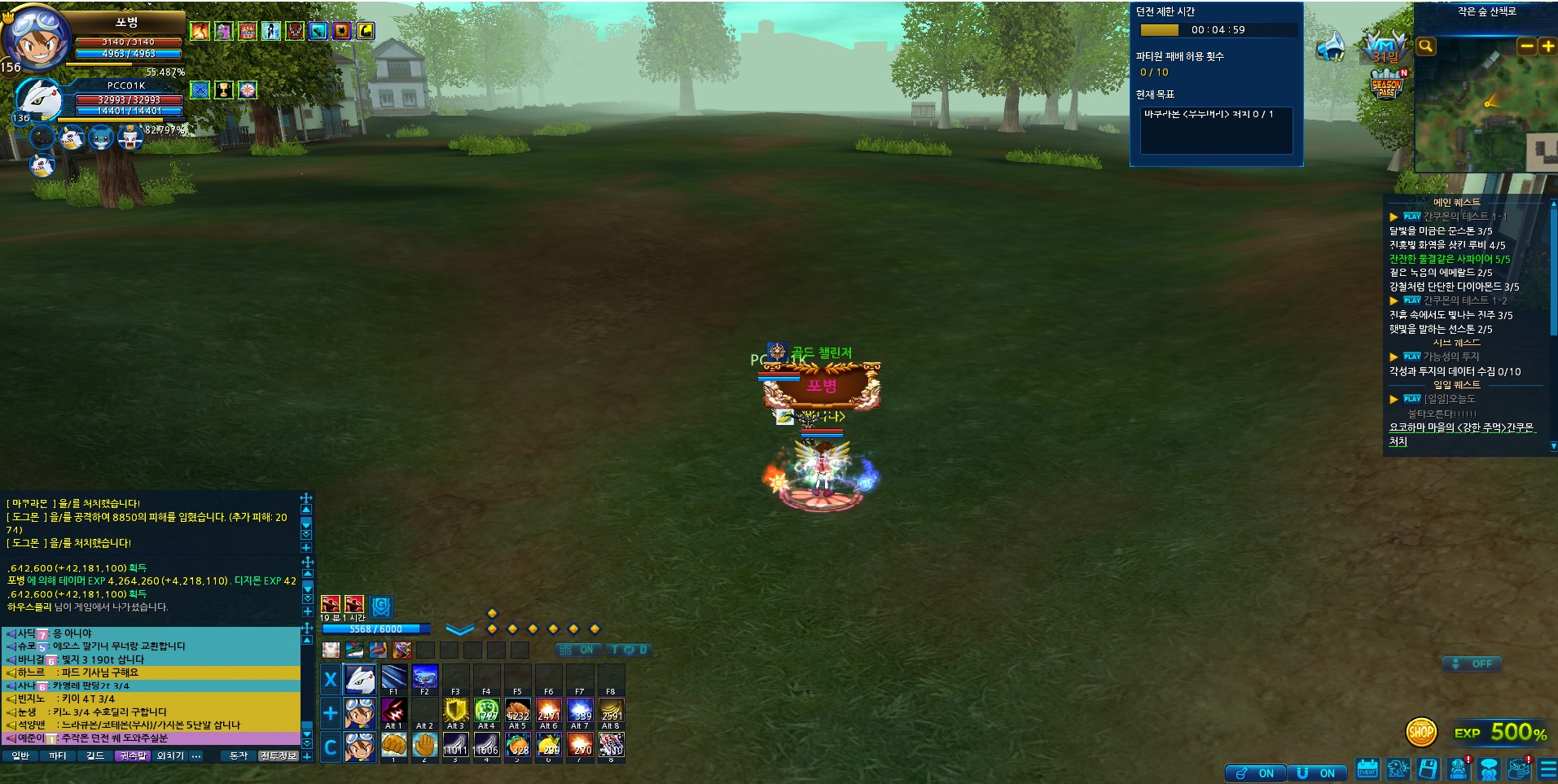Open the Season Pass icon
Image resolution: width=1558 pixels, height=784 pixels.
(1387, 85)
